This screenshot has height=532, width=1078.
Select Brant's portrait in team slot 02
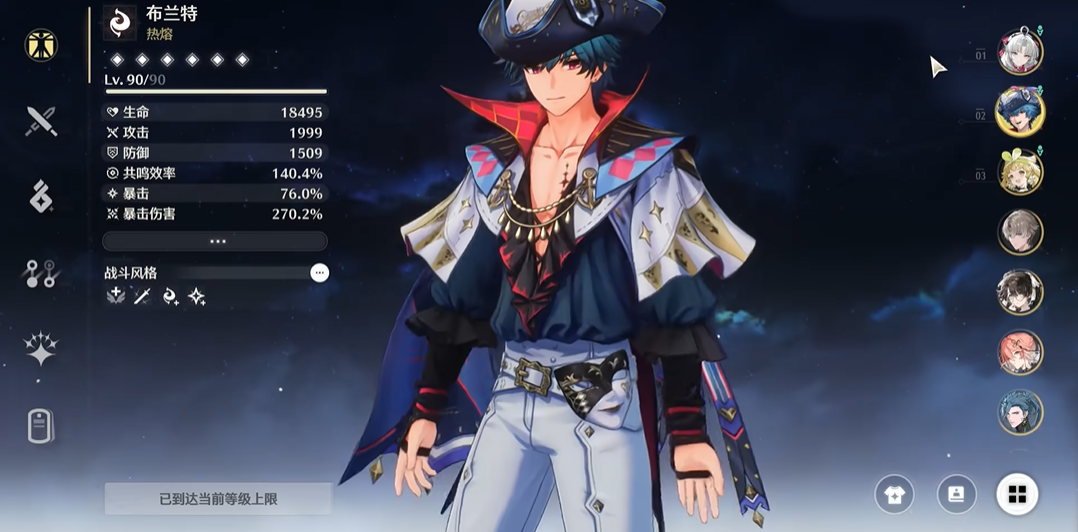(x=1020, y=111)
